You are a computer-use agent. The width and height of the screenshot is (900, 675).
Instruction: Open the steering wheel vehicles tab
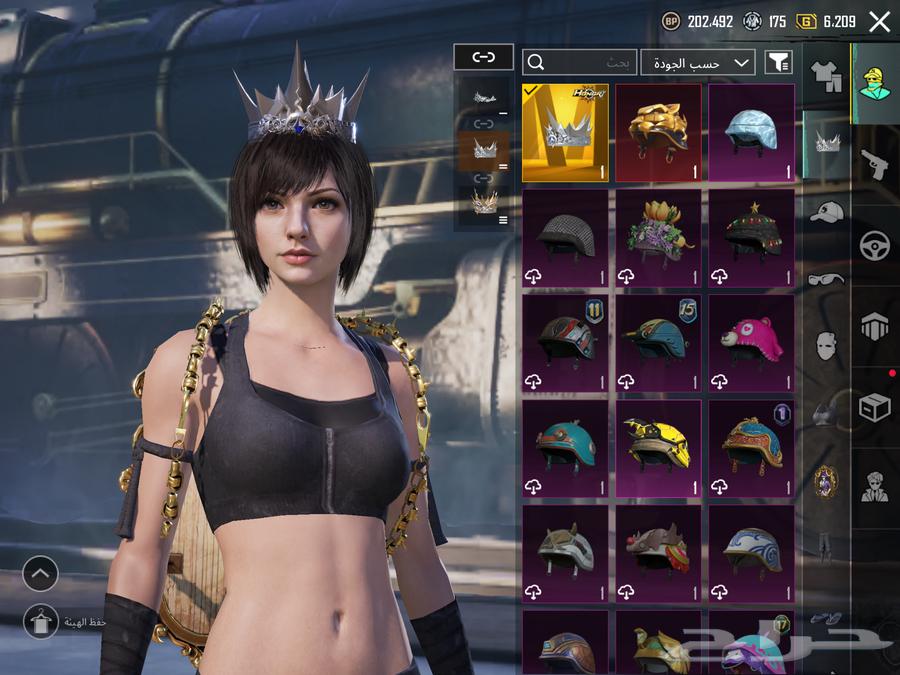click(x=874, y=245)
